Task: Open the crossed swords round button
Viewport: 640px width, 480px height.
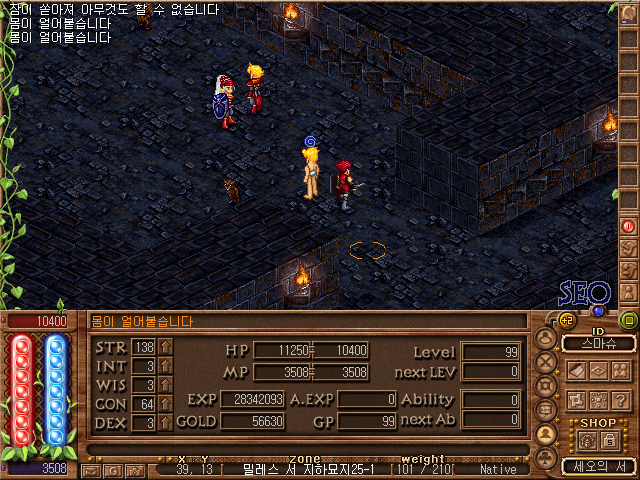Action: [x=545, y=363]
